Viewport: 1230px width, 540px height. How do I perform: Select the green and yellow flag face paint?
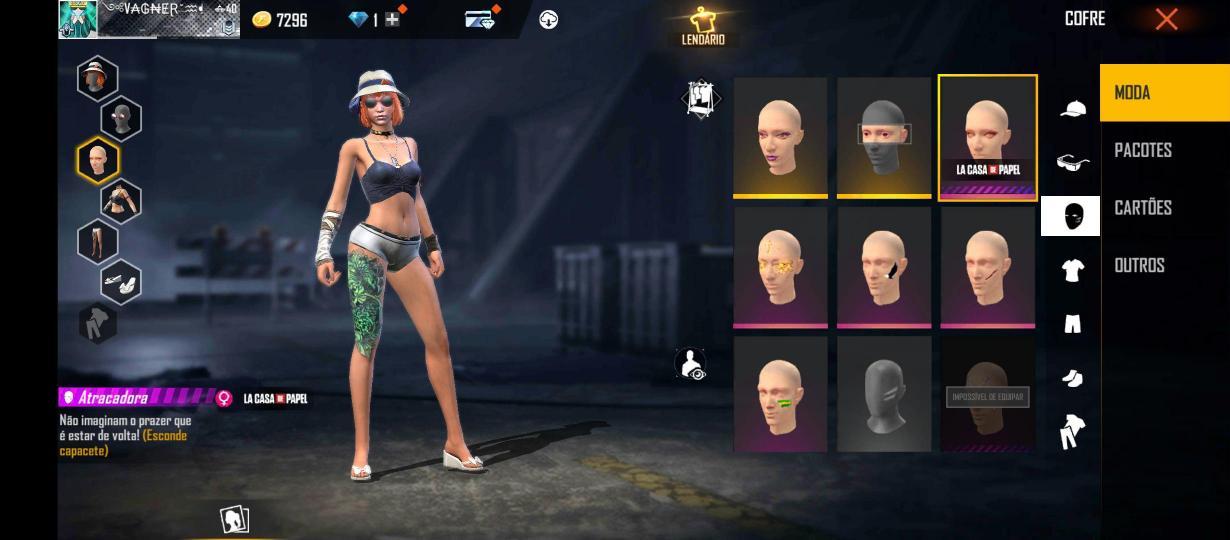[780, 393]
